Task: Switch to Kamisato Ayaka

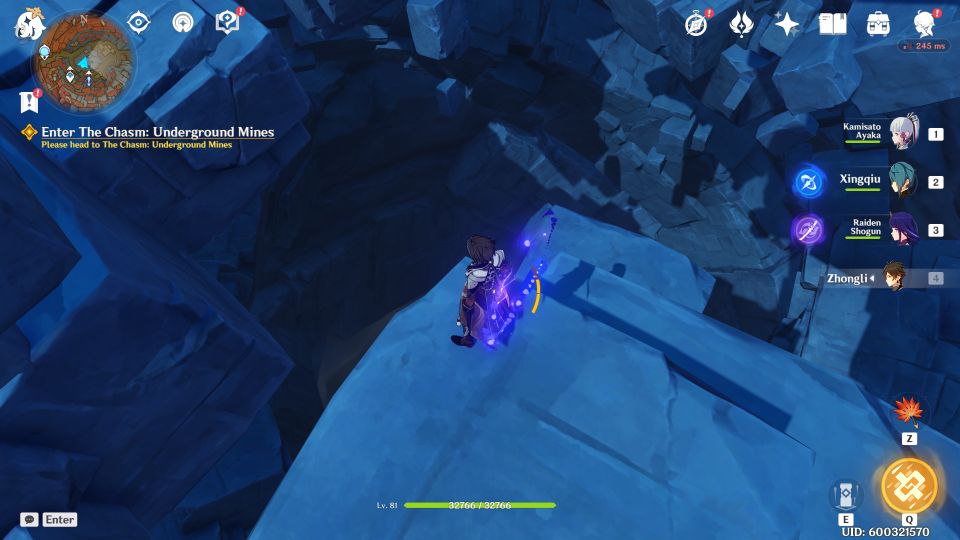Action: pos(903,133)
